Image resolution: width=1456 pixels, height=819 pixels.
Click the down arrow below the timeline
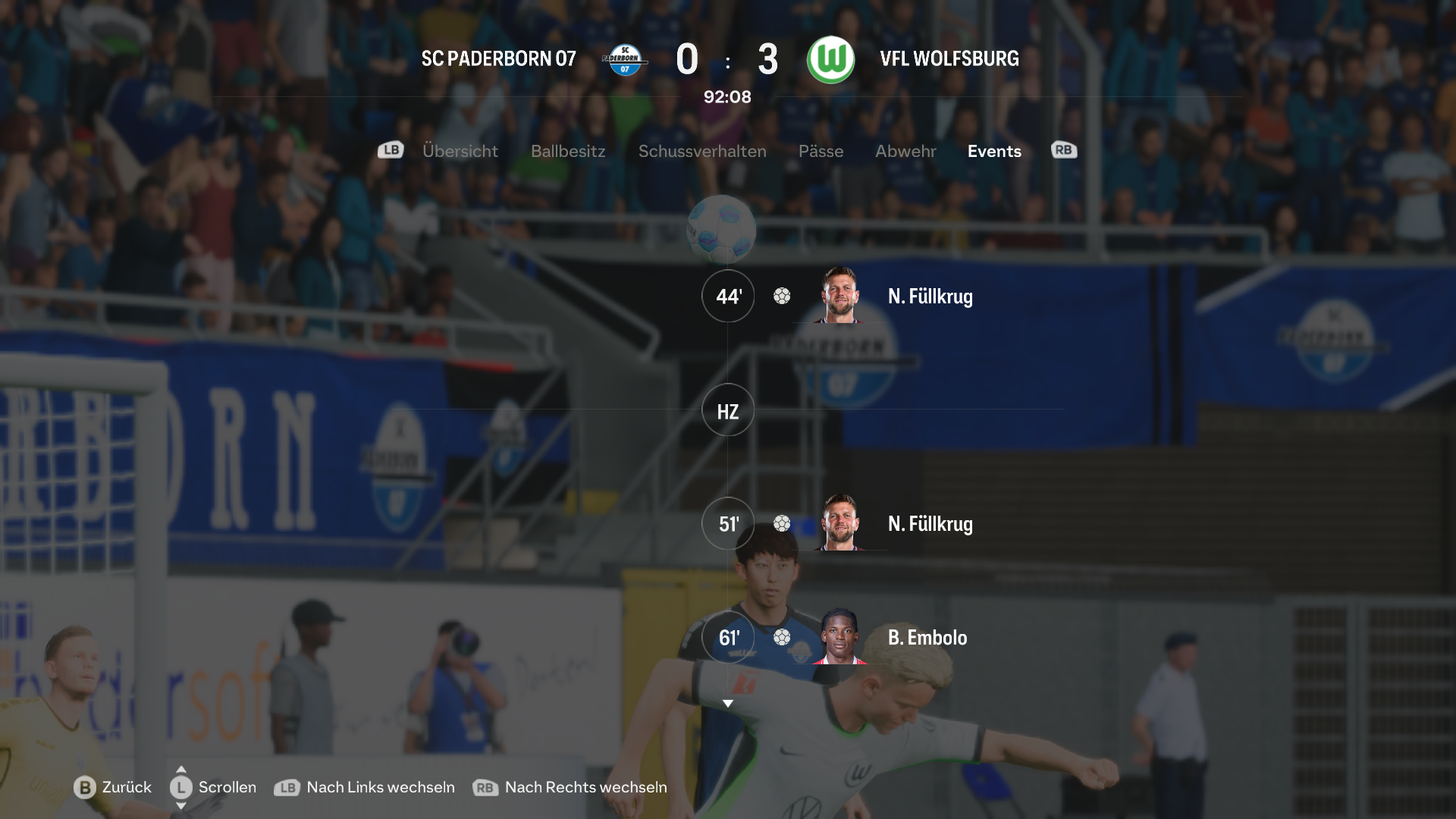728,704
